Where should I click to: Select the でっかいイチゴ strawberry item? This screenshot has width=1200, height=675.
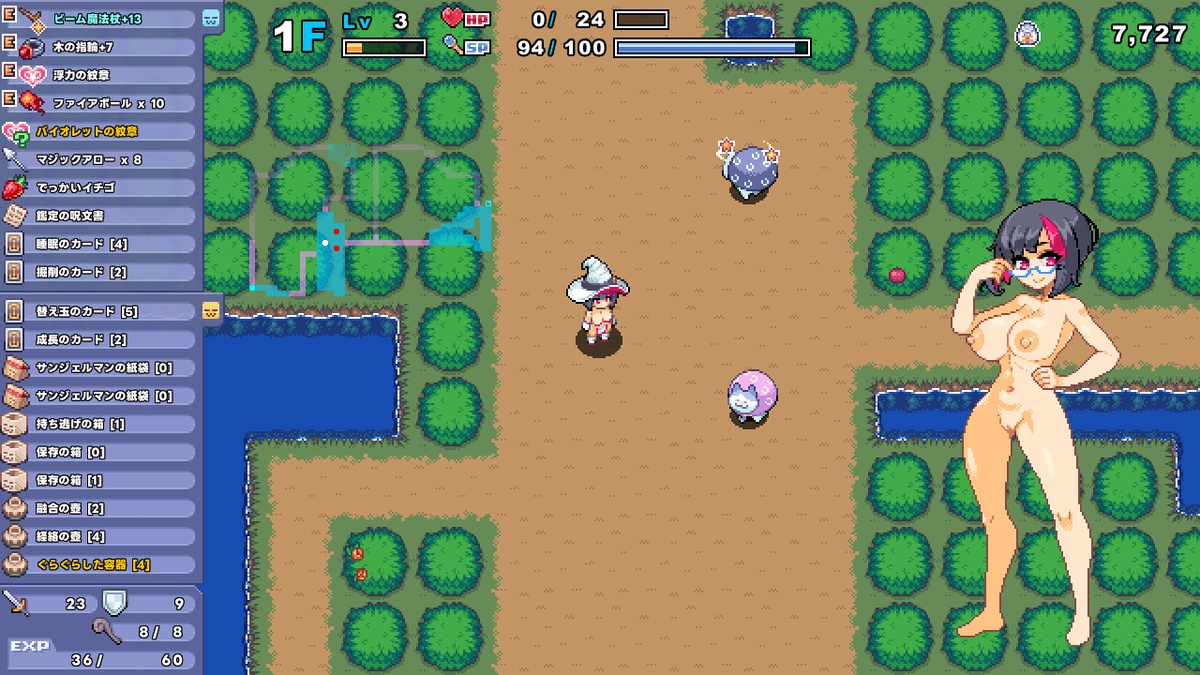100,187
